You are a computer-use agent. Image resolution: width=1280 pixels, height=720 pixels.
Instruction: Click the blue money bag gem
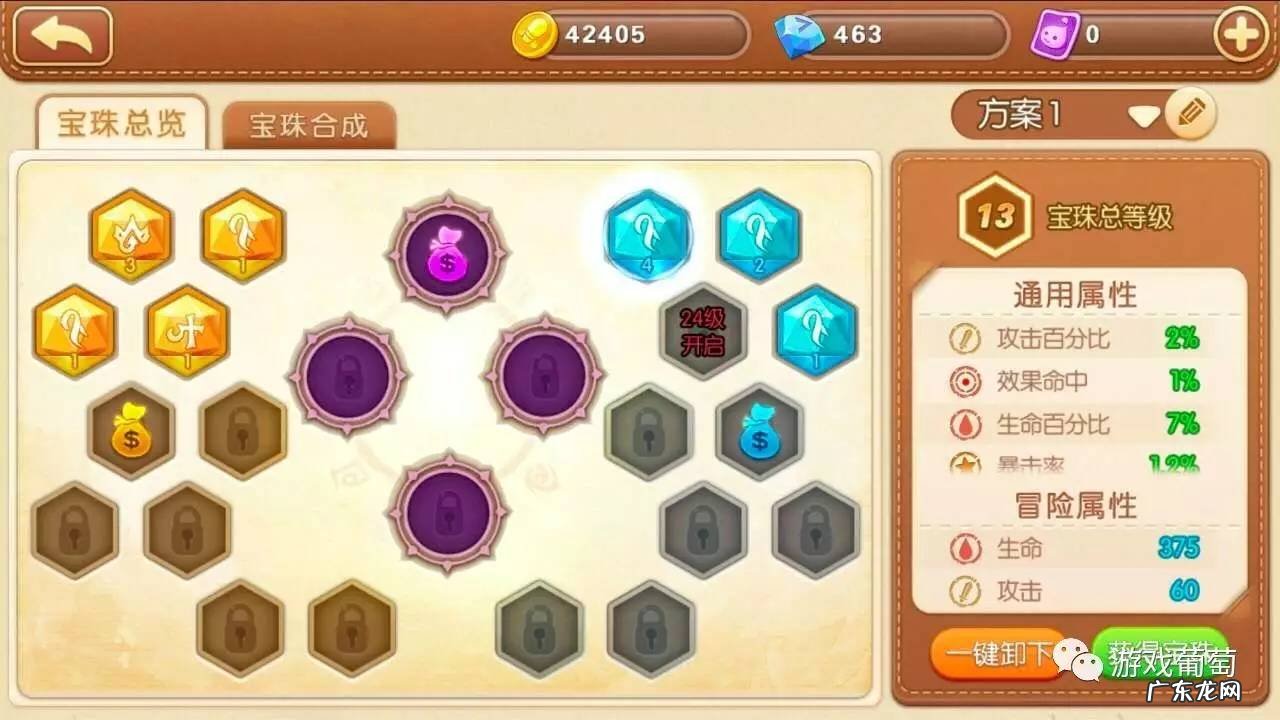pyautogui.click(x=758, y=432)
